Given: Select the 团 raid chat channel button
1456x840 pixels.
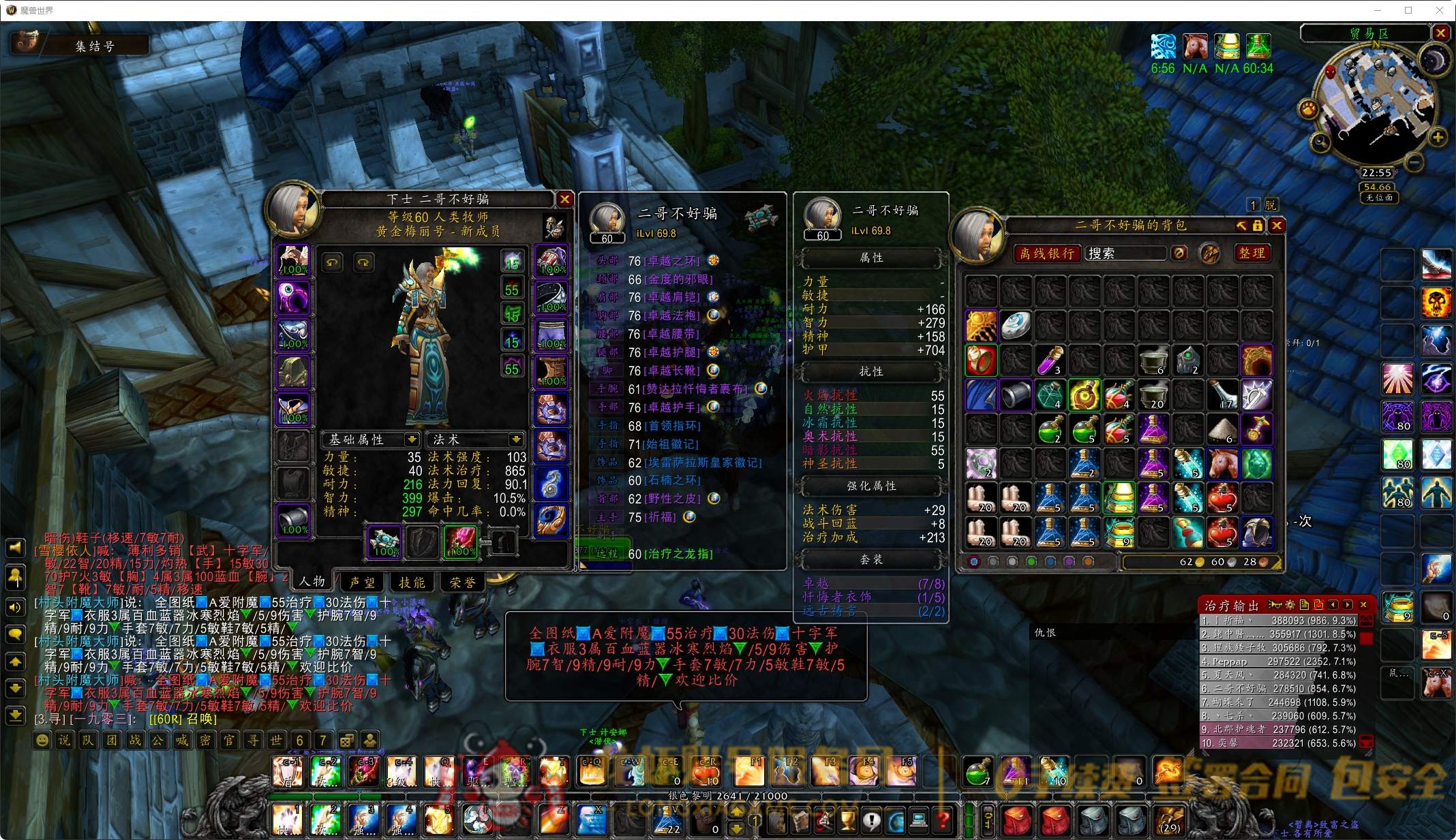Looking at the screenshot, I should point(112,740).
